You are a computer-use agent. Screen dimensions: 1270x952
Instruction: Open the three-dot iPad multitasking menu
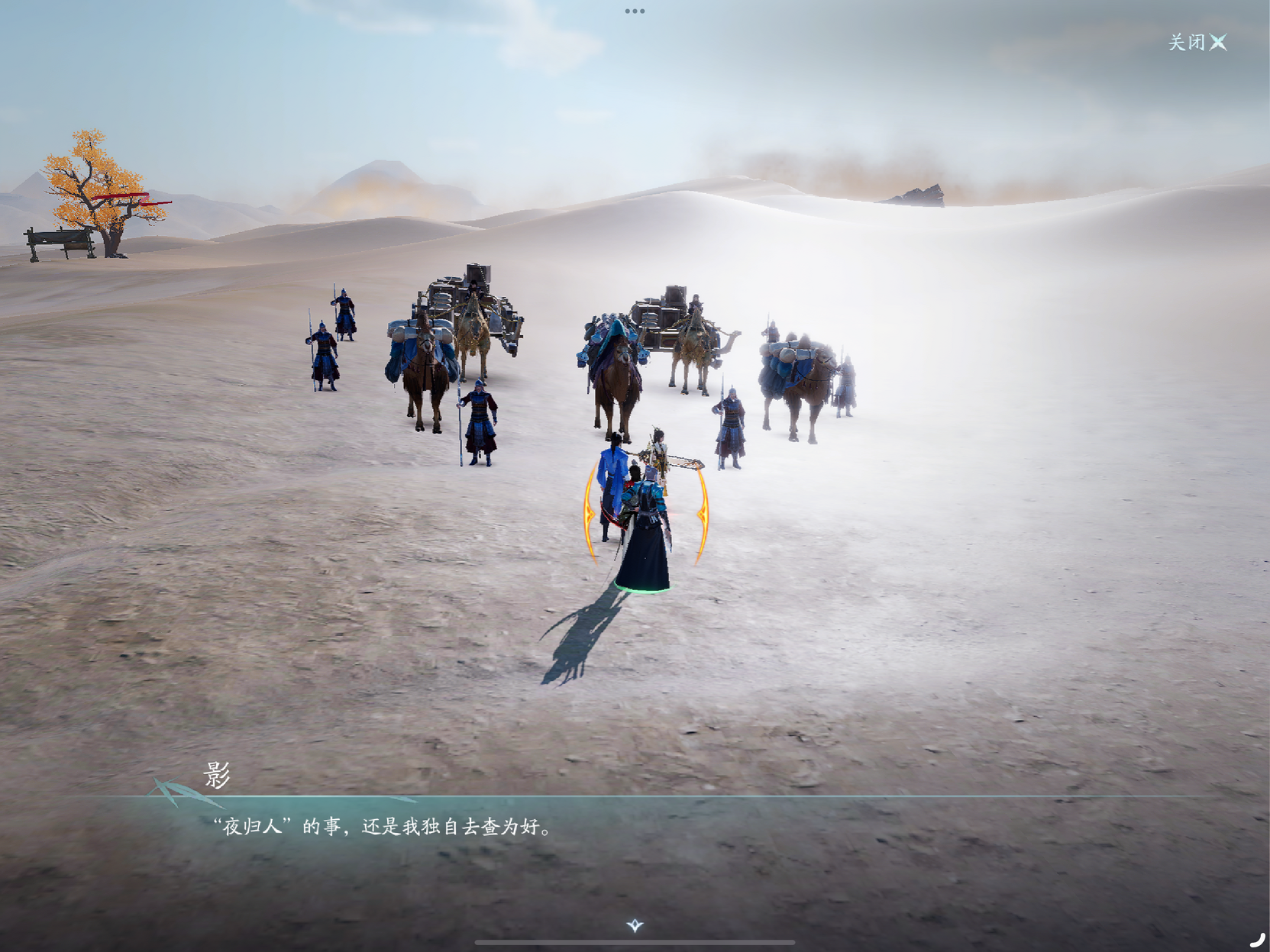tap(635, 11)
